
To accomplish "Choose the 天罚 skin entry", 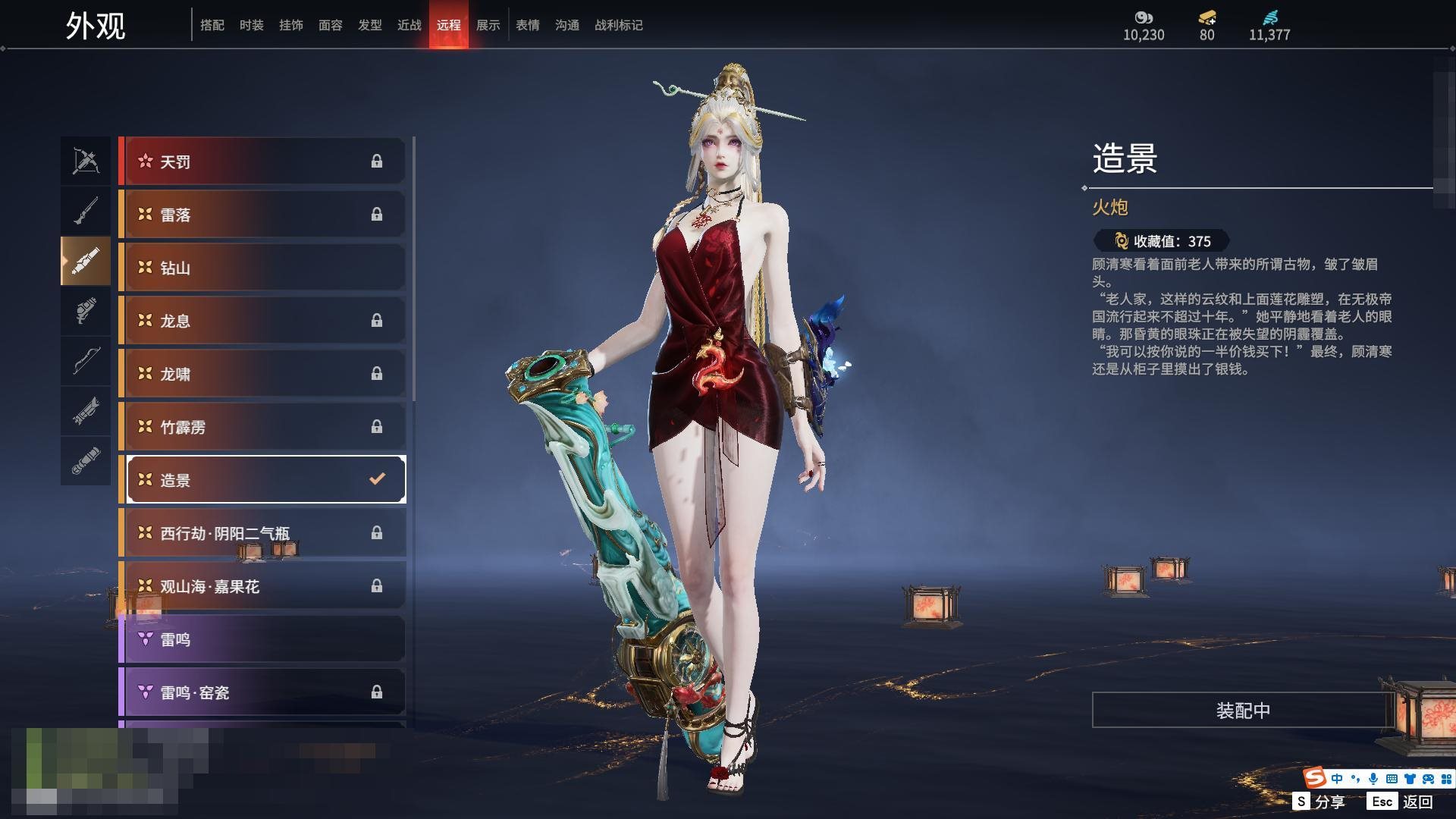I will tap(262, 162).
